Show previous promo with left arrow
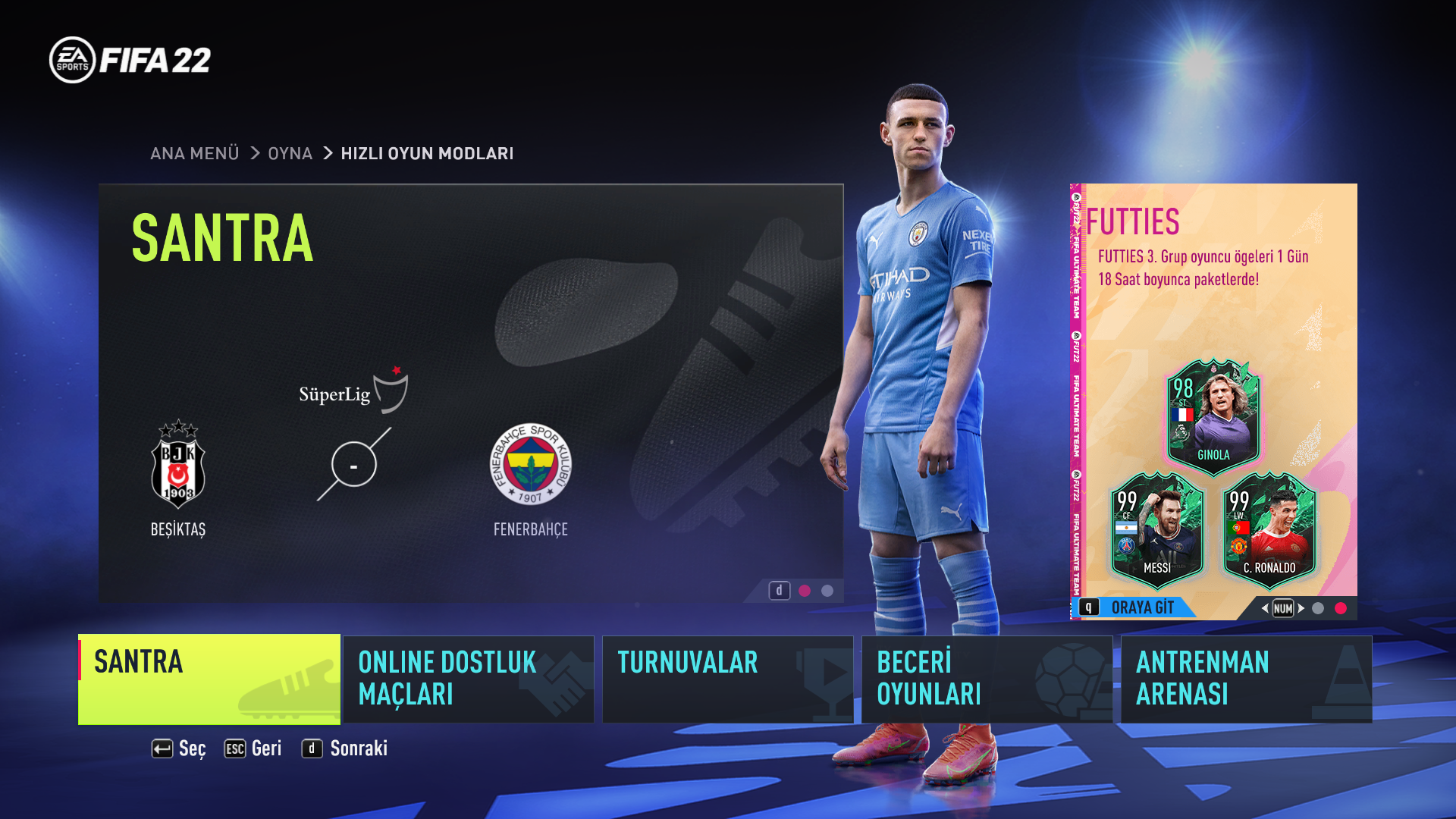 coord(1264,608)
